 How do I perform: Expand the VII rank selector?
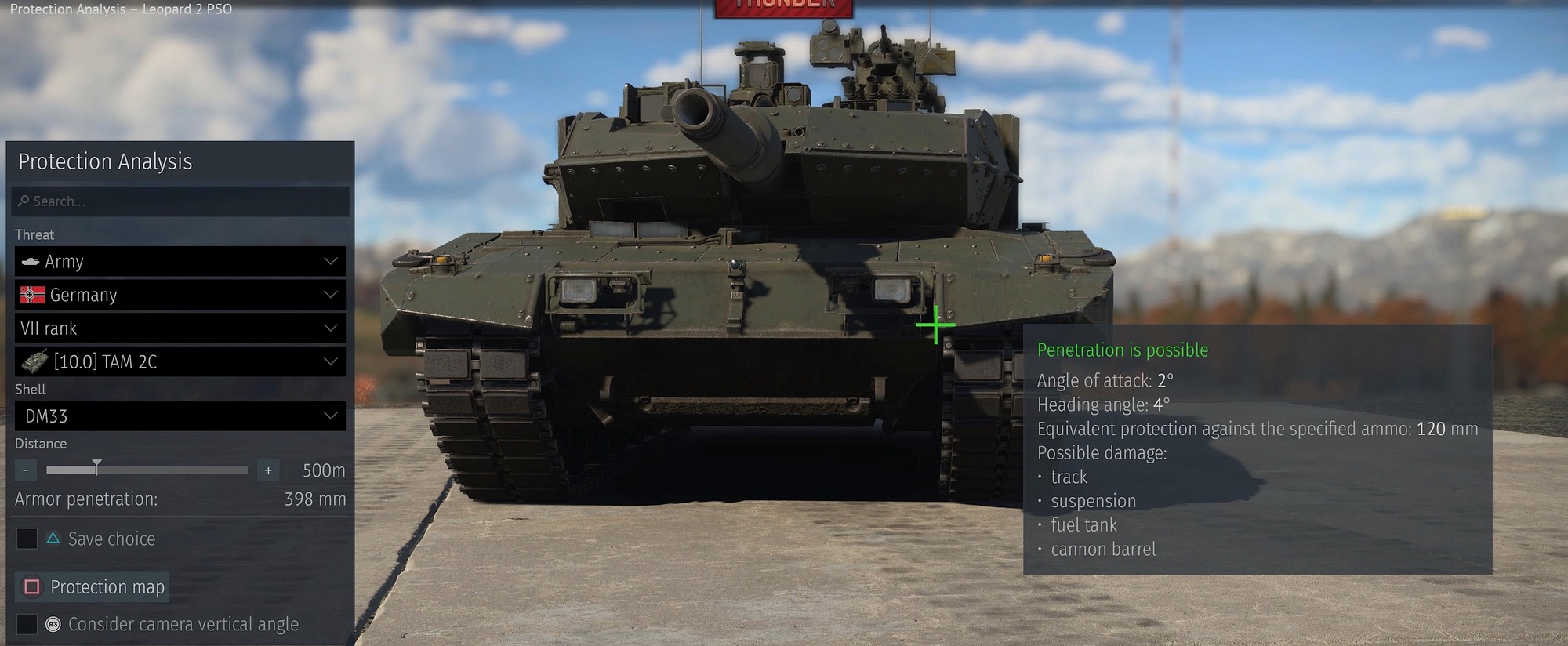point(179,328)
